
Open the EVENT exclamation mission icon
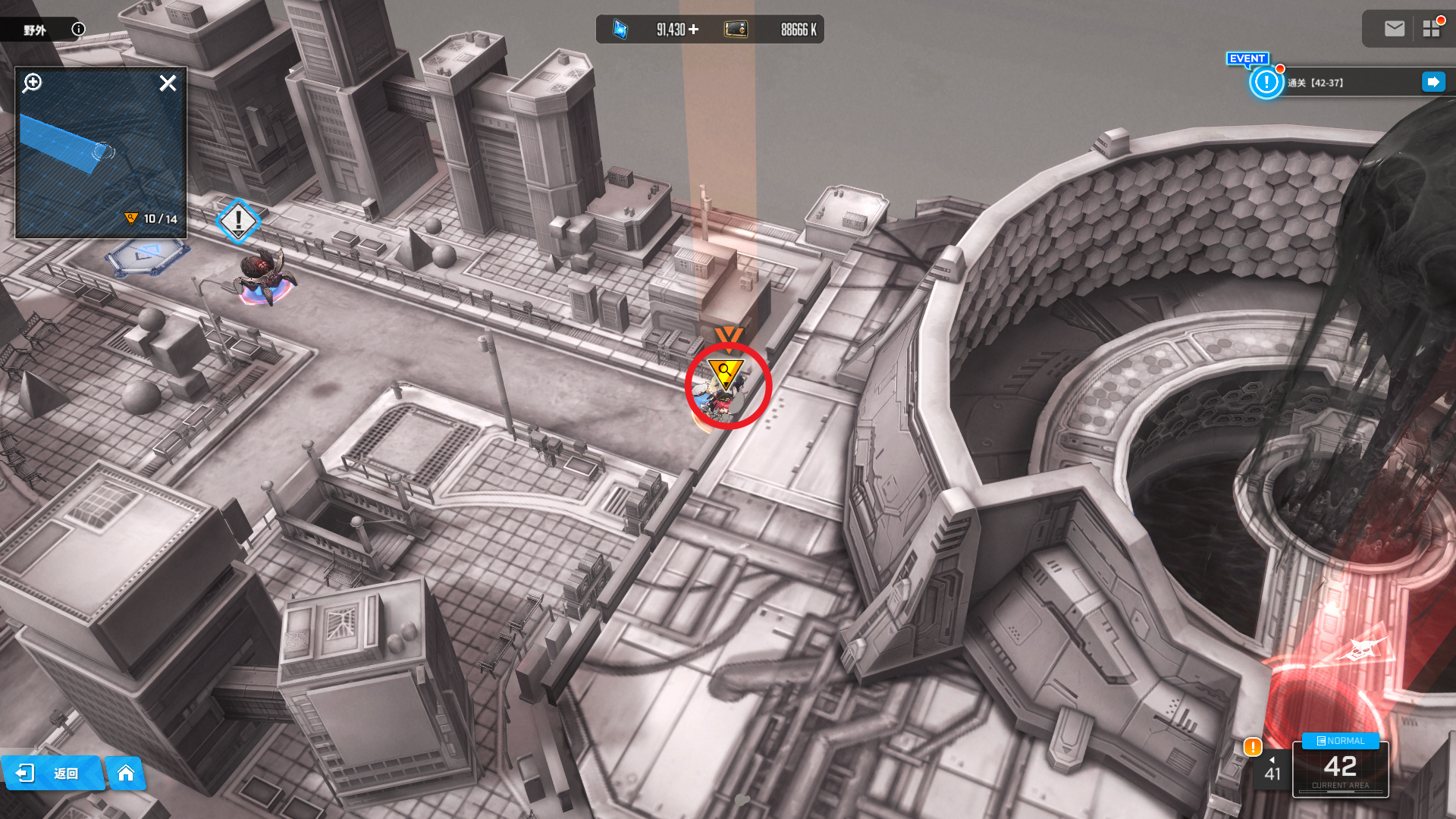[1266, 82]
